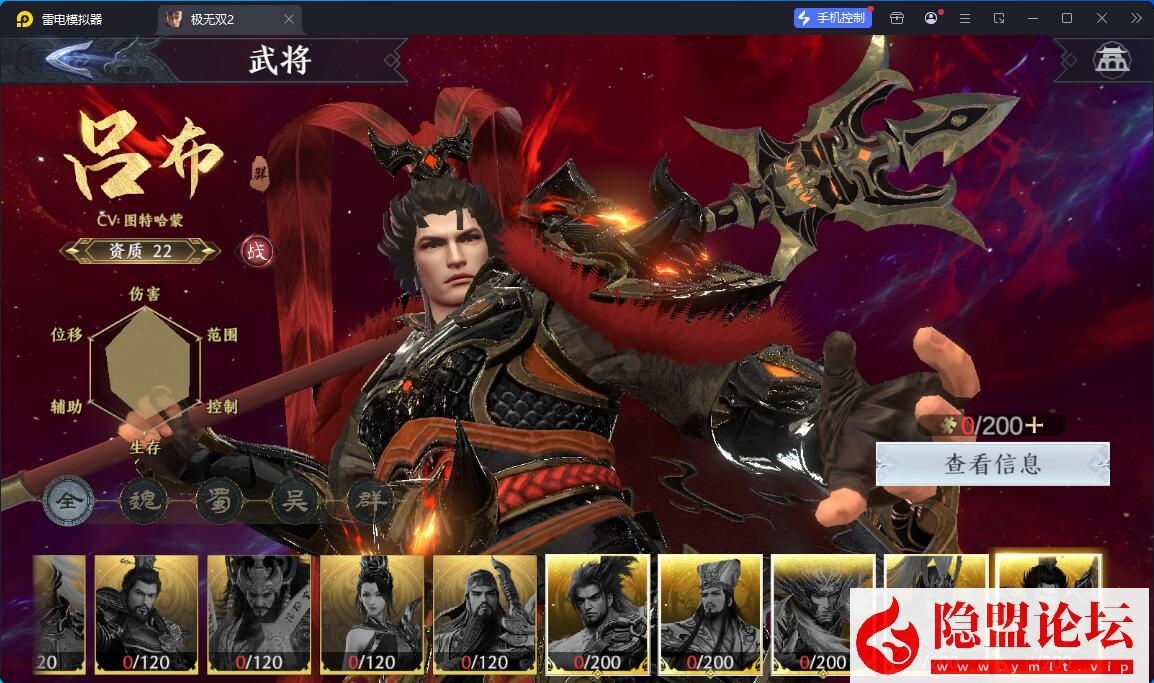Tap the plus beside 0/200 shards
This screenshot has width=1154, height=683.
tap(1034, 426)
